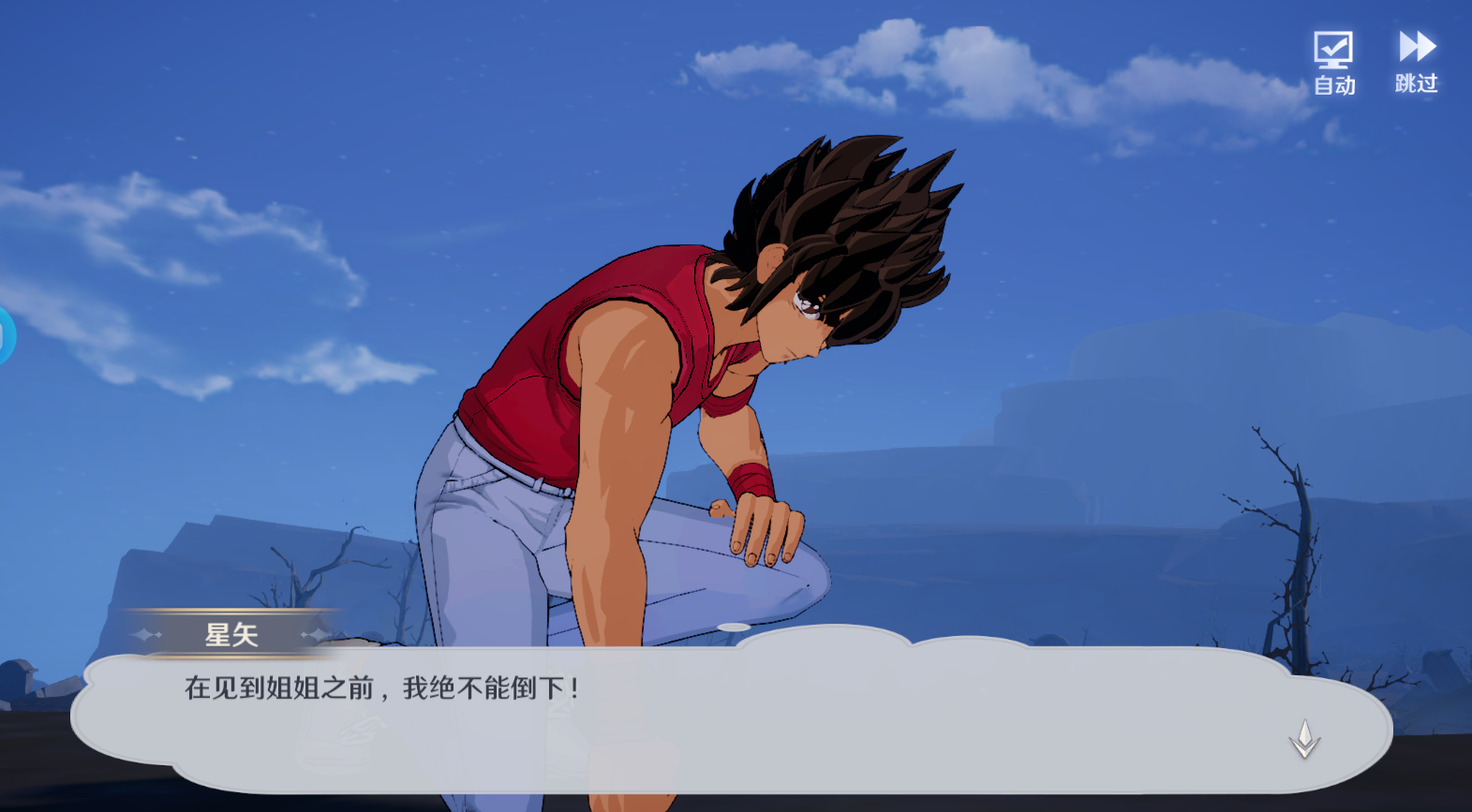Skip the cutscene with 跳过
The image size is (1472, 812).
(x=1416, y=62)
